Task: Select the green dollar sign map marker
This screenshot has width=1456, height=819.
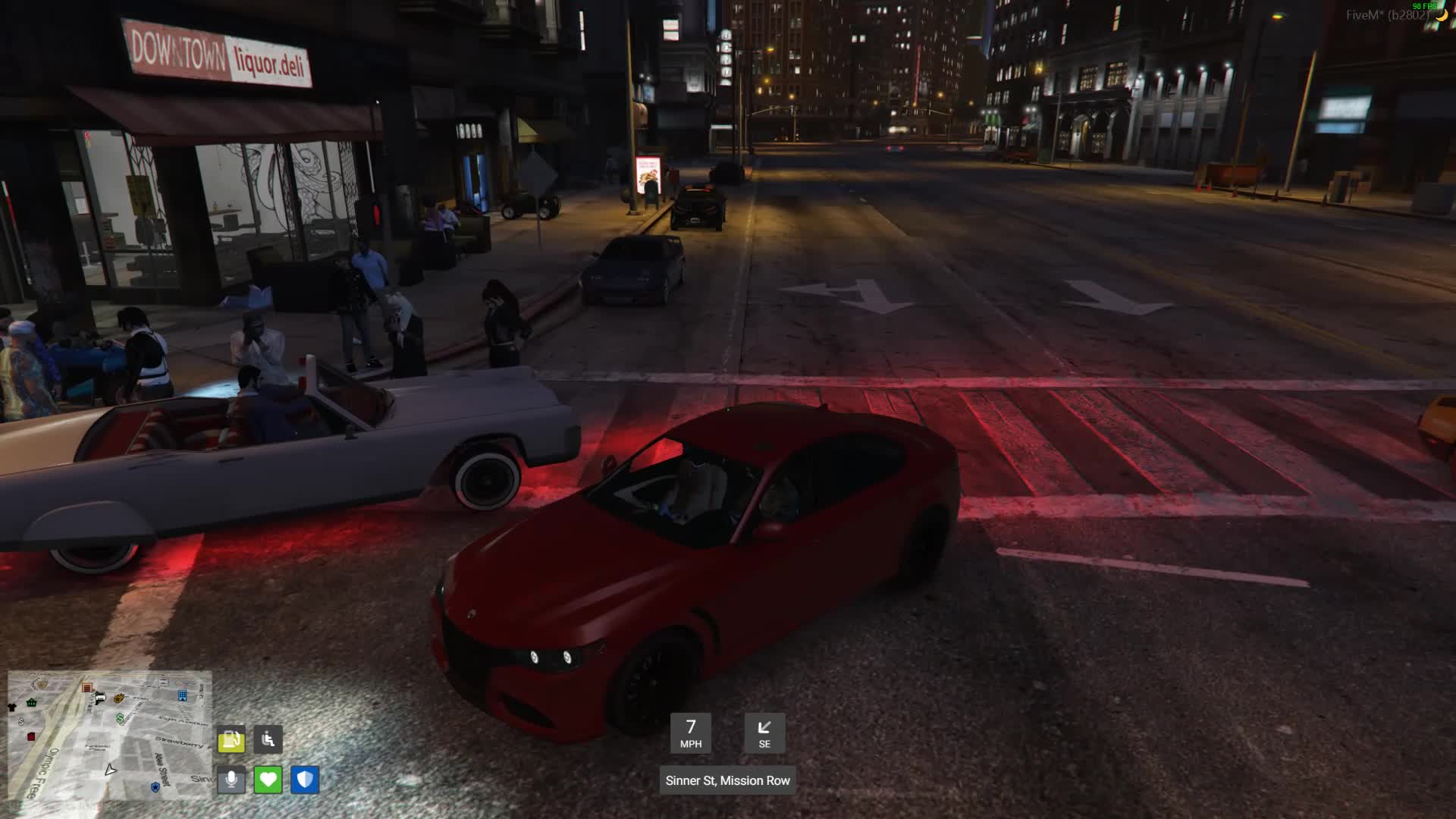Action: (120, 717)
